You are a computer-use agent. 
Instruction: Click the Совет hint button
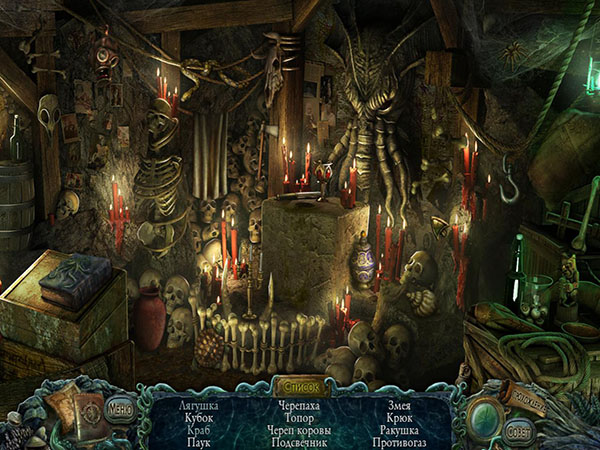517,433
